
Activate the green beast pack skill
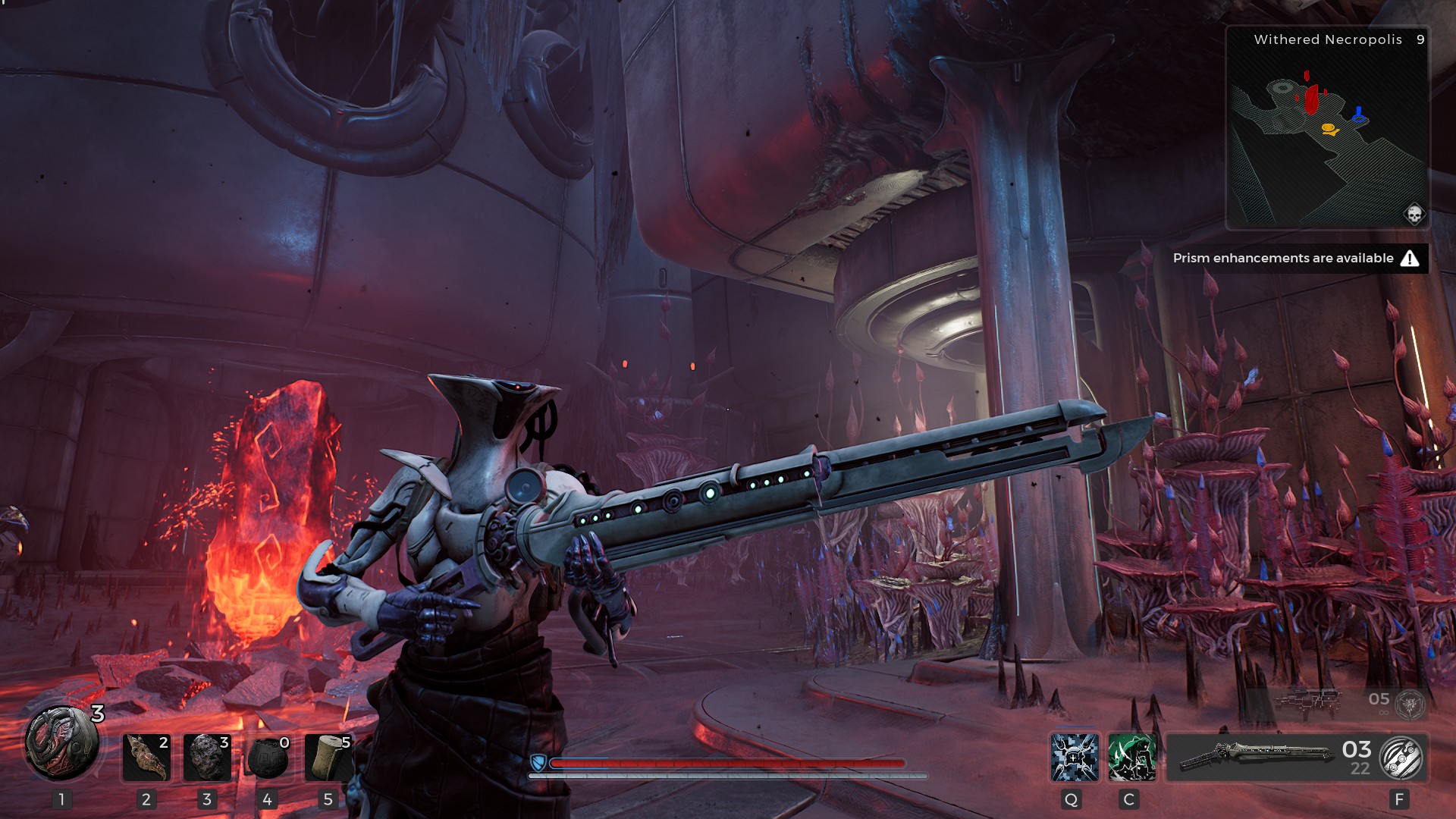pyautogui.click(x=1131, y=757)
